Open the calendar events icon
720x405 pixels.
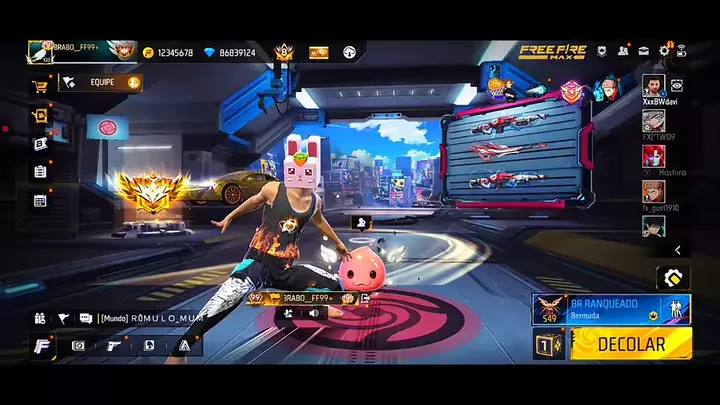[x=40, y=200]
